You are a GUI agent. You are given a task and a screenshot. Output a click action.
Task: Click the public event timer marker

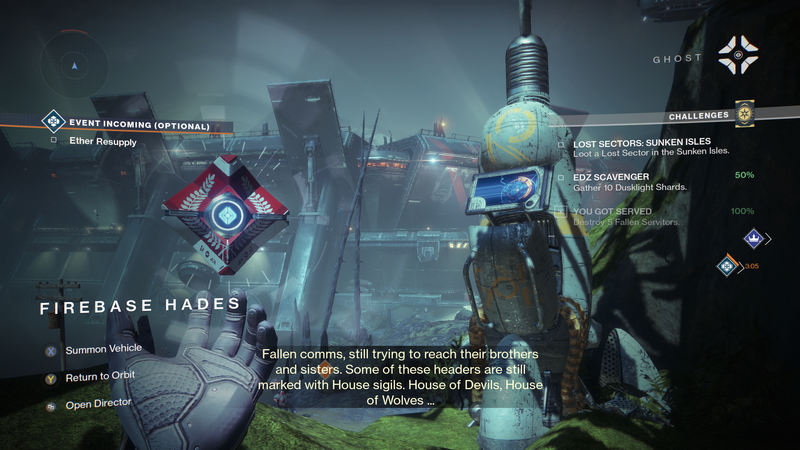[729, 266]
